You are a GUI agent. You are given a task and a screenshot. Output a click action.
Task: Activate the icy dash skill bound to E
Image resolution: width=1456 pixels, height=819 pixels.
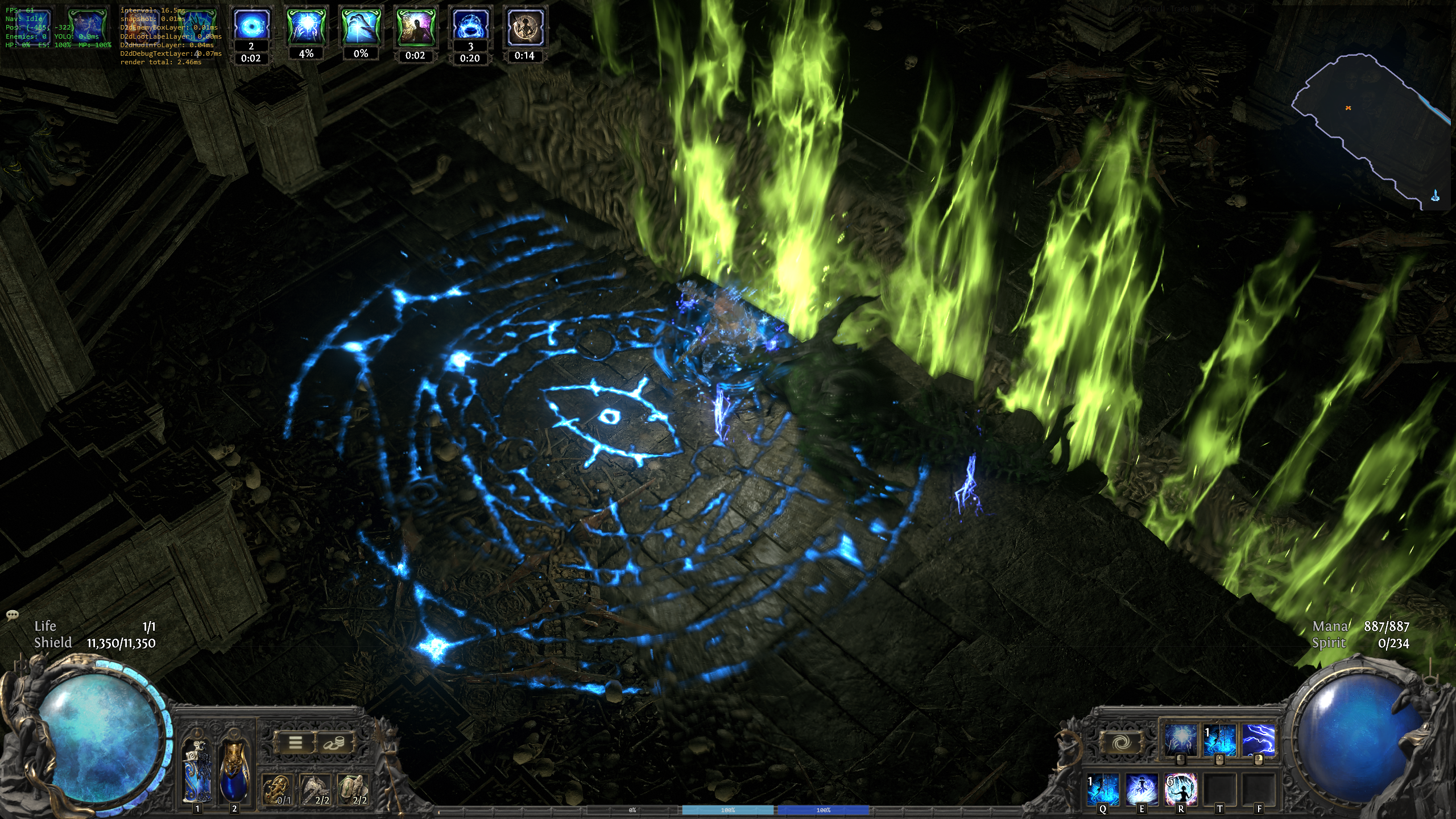(1142, 789)
